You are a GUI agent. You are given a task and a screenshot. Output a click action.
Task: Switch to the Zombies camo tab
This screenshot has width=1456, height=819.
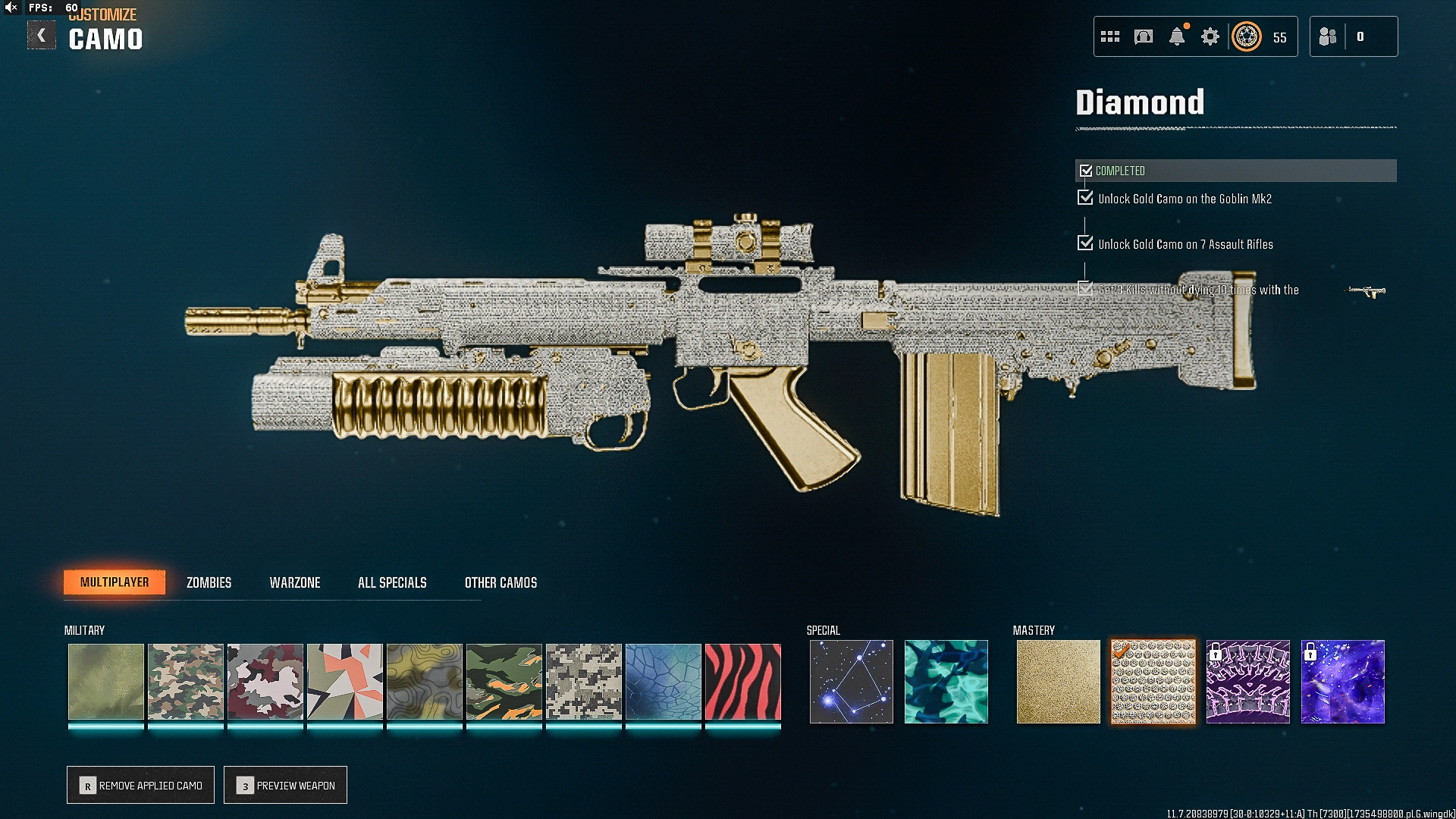[209, 582]
